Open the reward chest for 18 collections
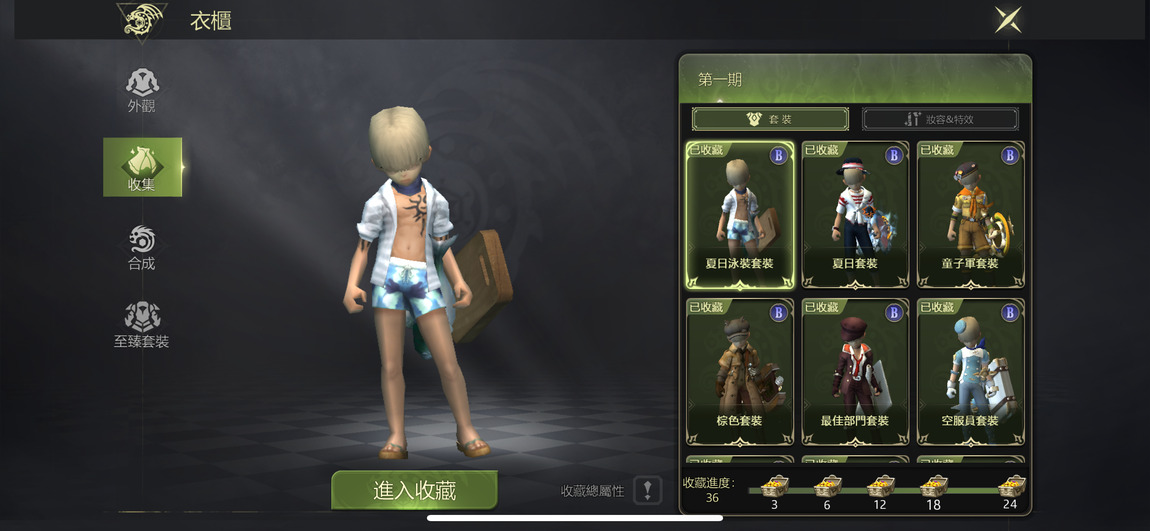Screen dimensions: 1150x531 click(x=933, y=487)
